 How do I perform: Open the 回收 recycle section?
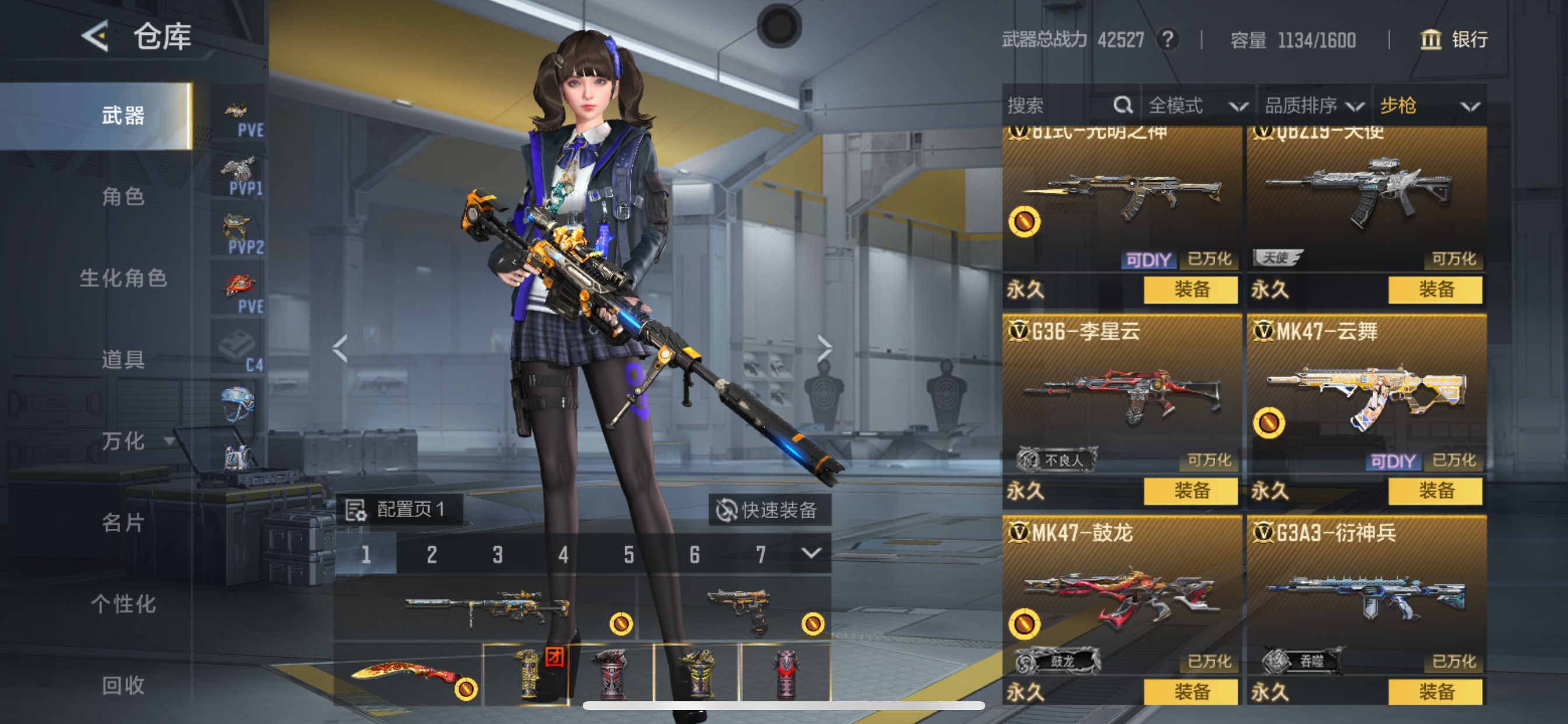point(123,686)
